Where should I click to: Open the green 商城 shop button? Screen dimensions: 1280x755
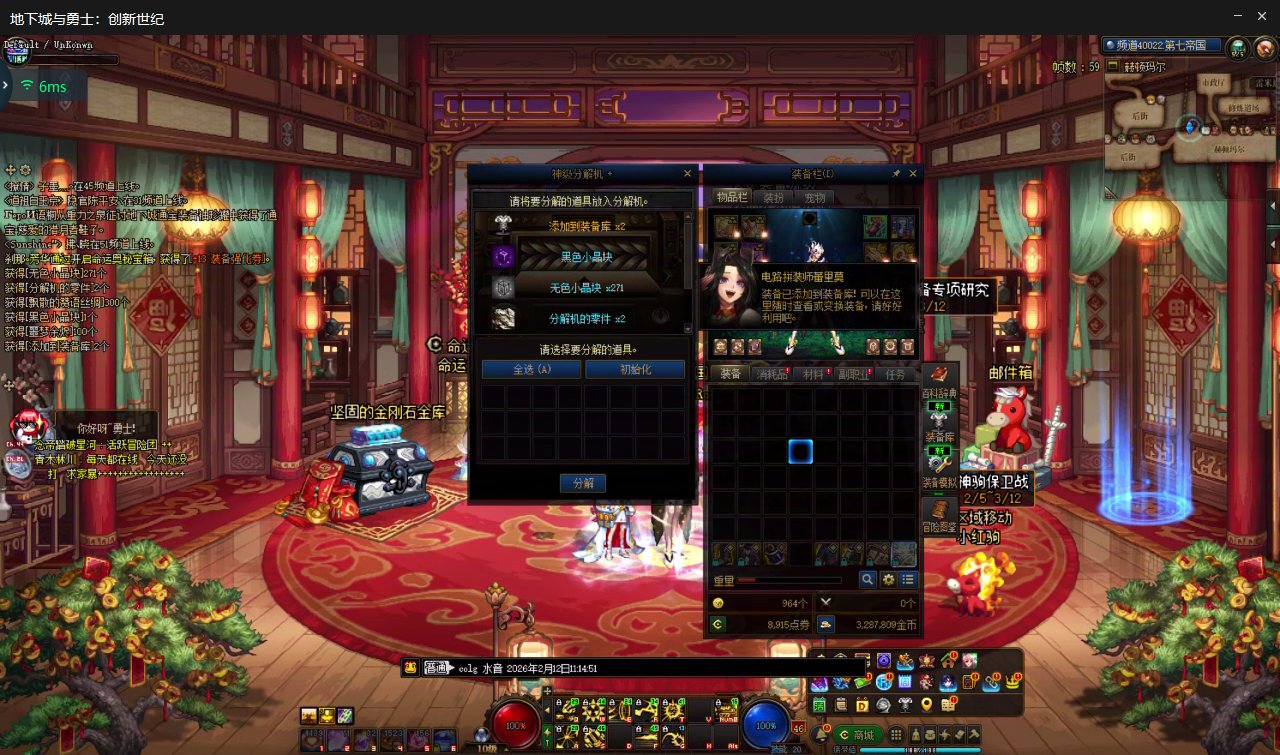pos(858,735)
